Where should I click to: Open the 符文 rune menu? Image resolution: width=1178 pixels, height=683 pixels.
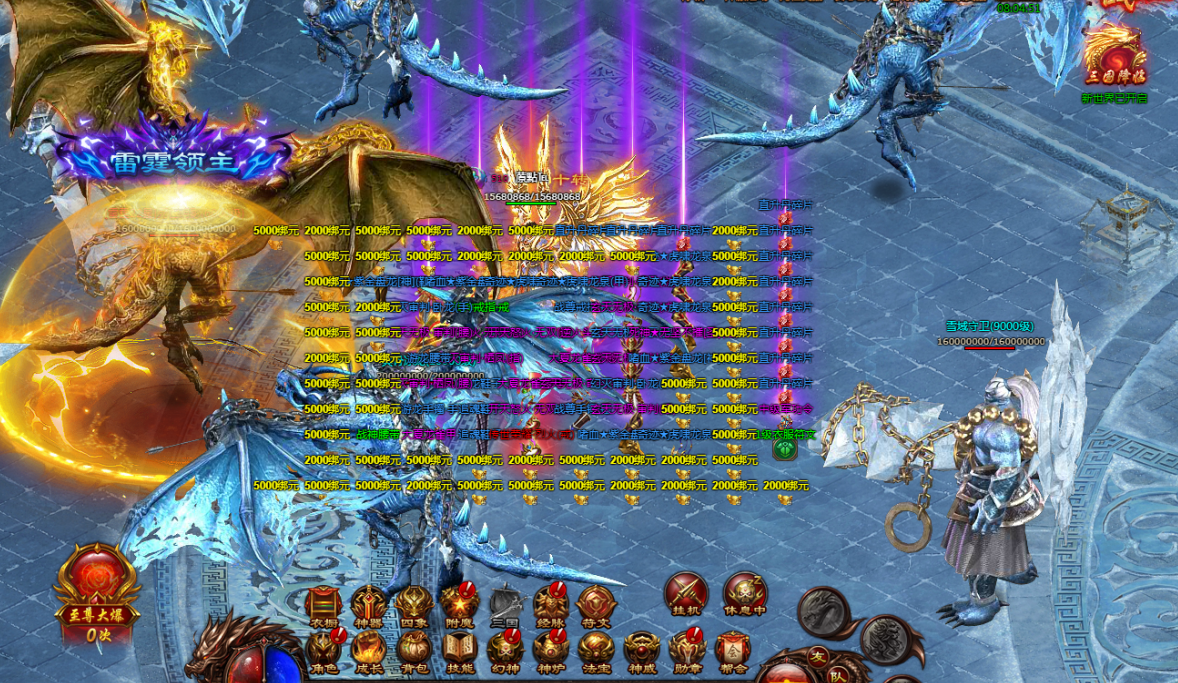pyautogui.click(x=596, y=605)
